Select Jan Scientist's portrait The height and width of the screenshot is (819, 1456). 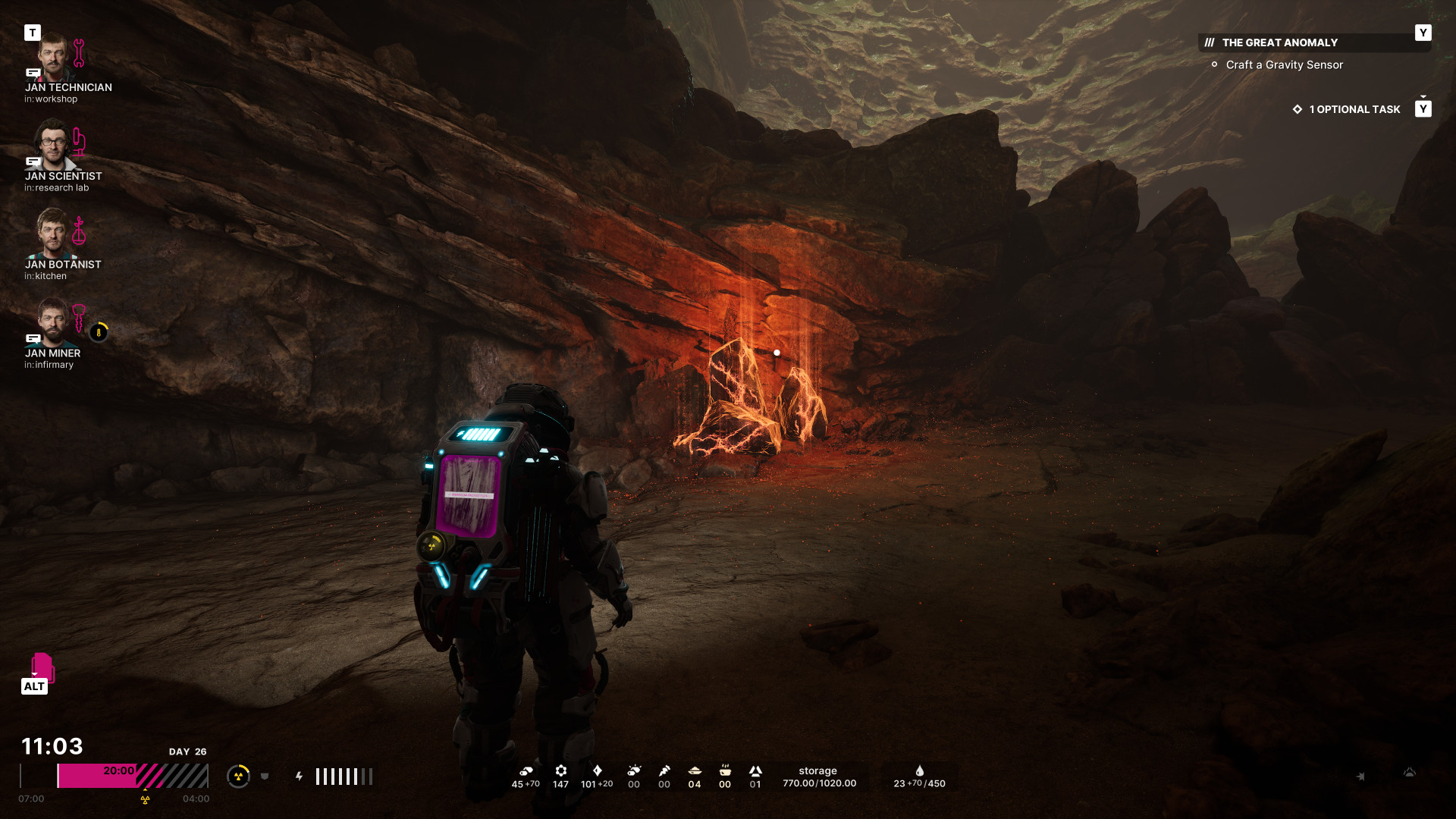53,146
